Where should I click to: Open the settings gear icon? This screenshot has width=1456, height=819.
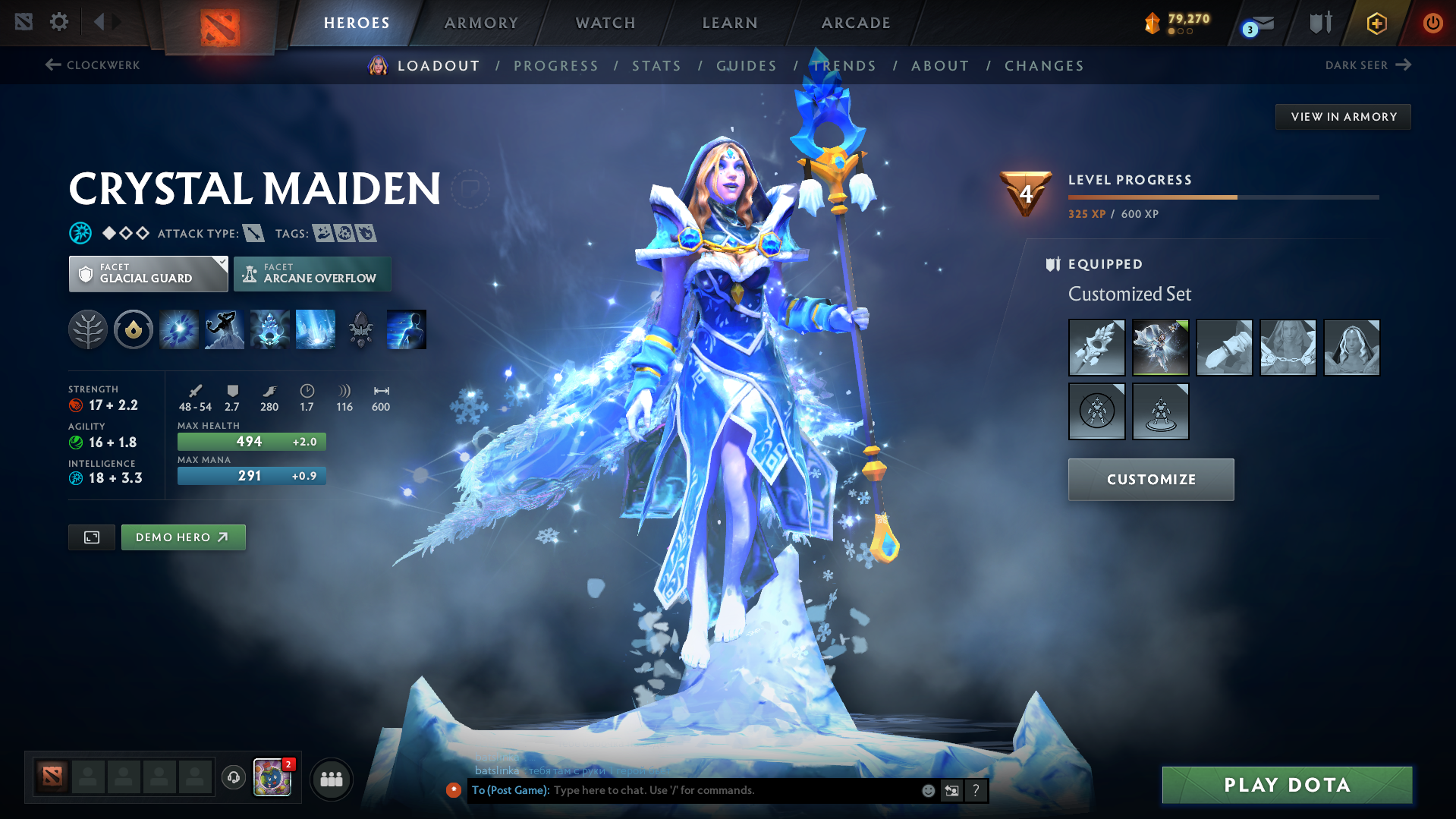coord(59,22)
